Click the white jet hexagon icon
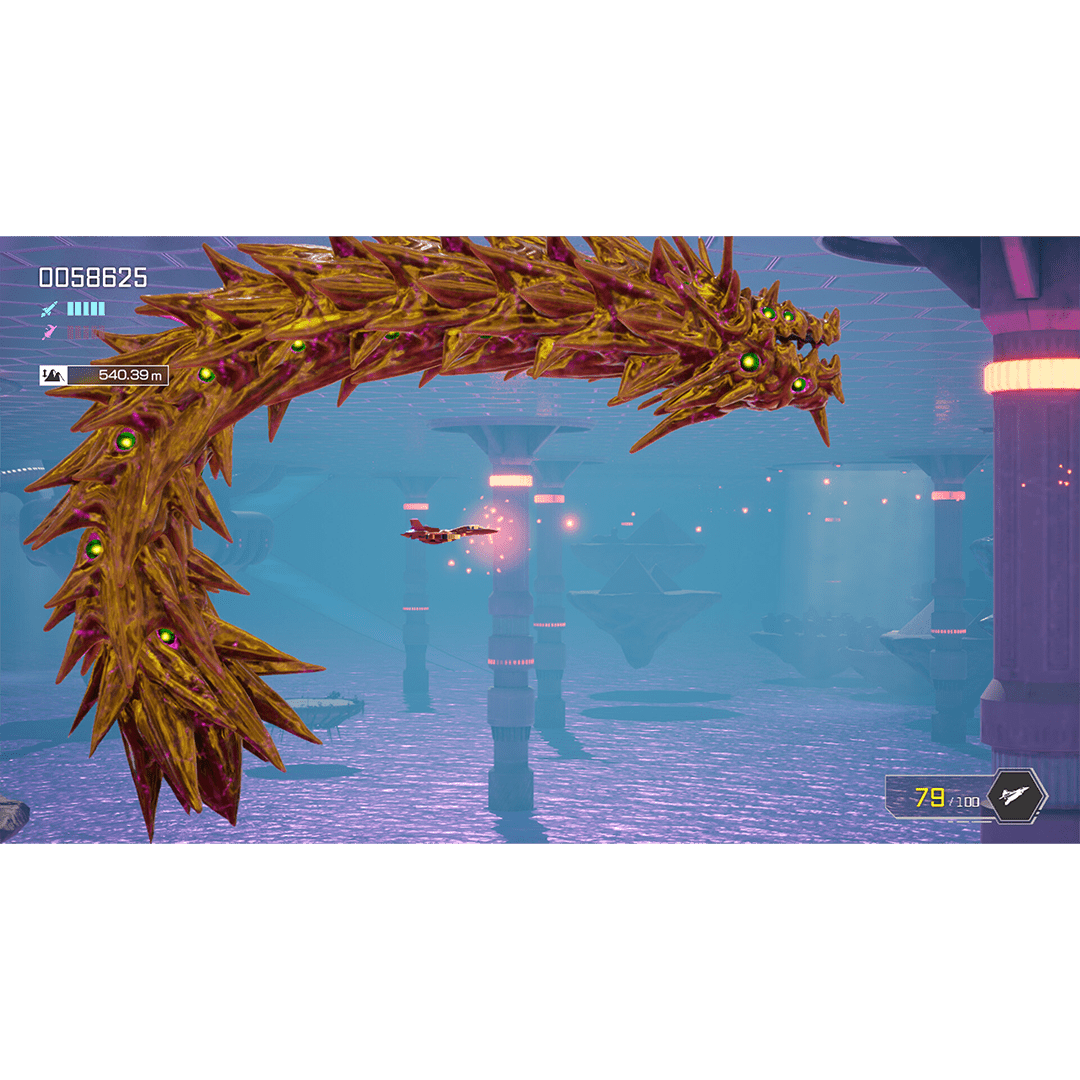 click(x=1015, y=796)
